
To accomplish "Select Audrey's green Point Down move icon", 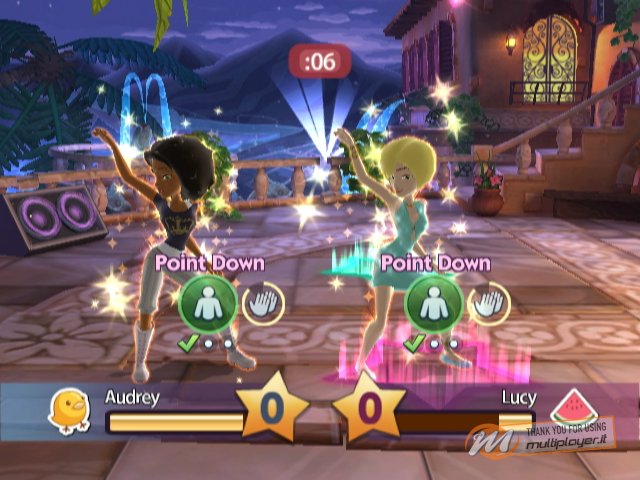I will (207, 302).
